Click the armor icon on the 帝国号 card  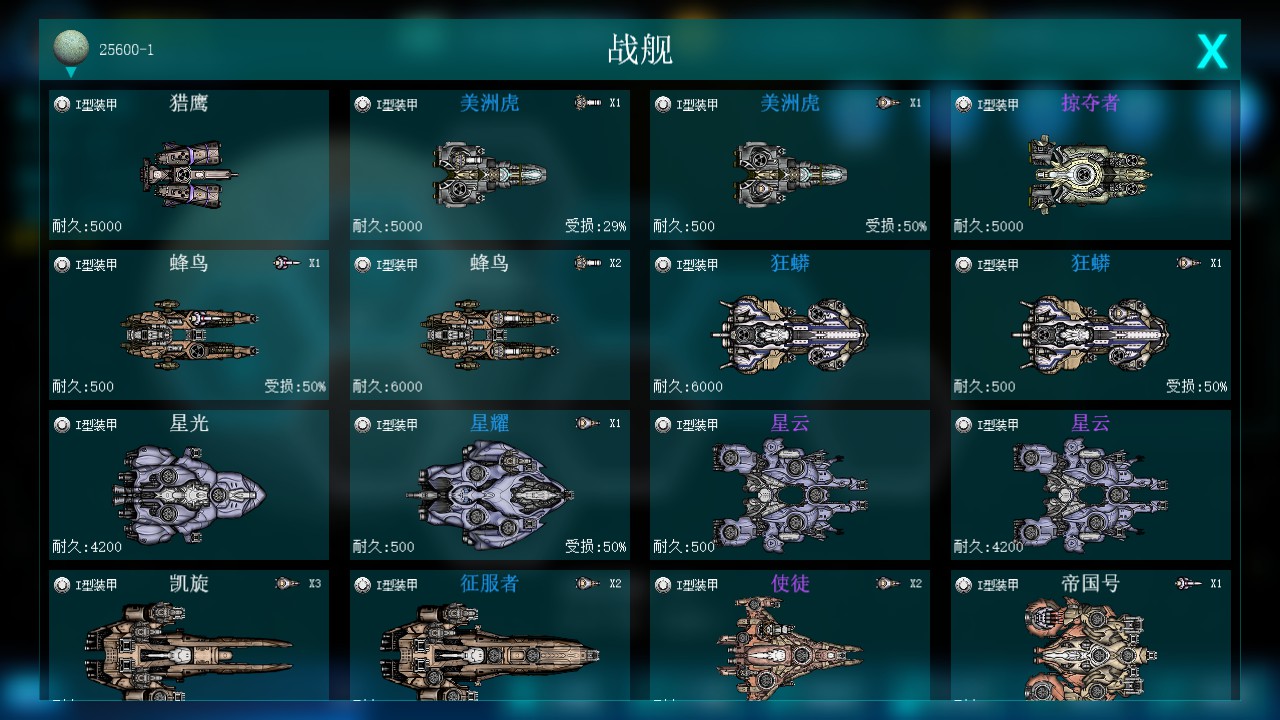963,584
